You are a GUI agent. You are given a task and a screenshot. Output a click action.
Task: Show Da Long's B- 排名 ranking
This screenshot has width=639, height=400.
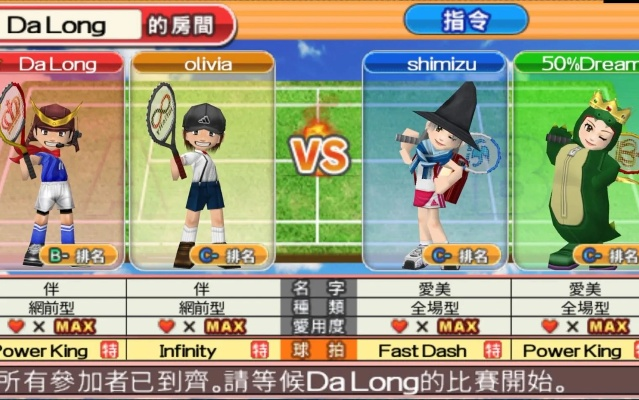[x=82, y=255]
